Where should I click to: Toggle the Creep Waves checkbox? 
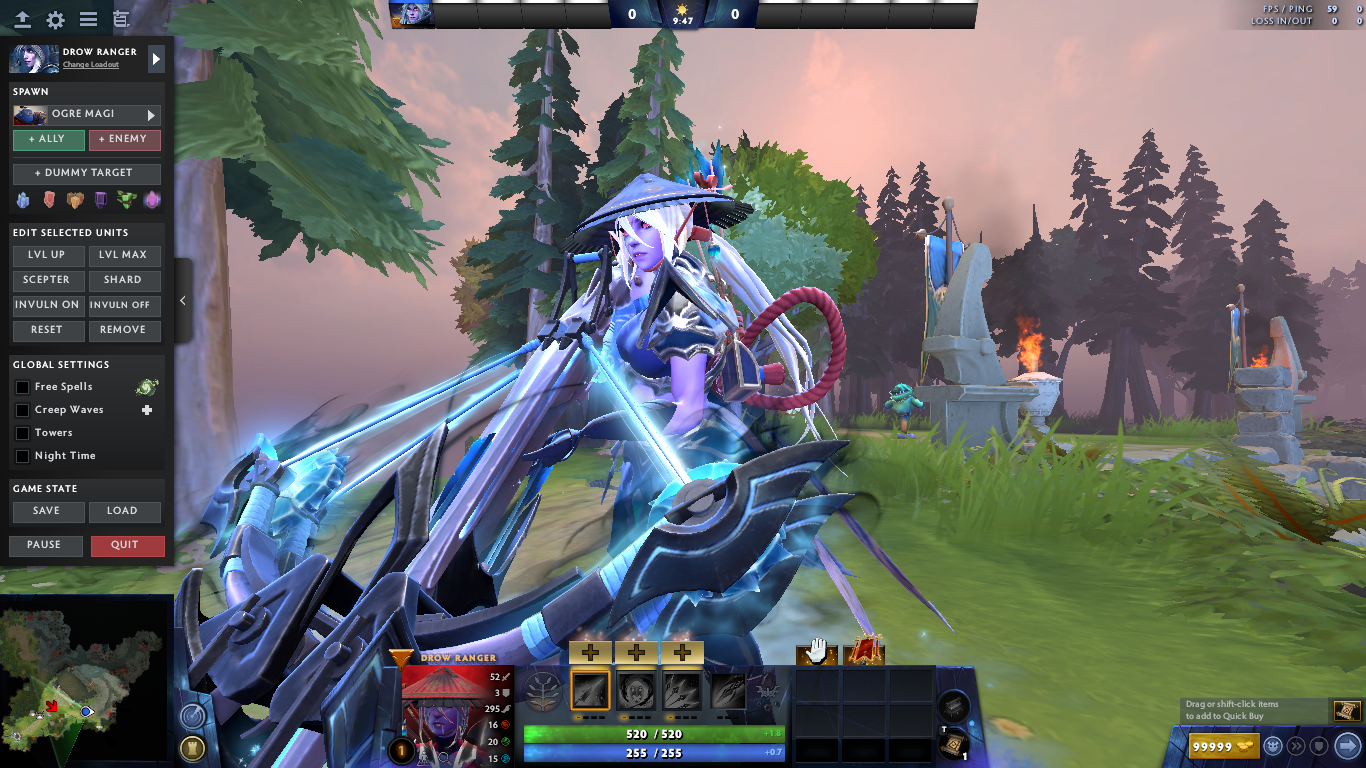click(x=22, y=409)
